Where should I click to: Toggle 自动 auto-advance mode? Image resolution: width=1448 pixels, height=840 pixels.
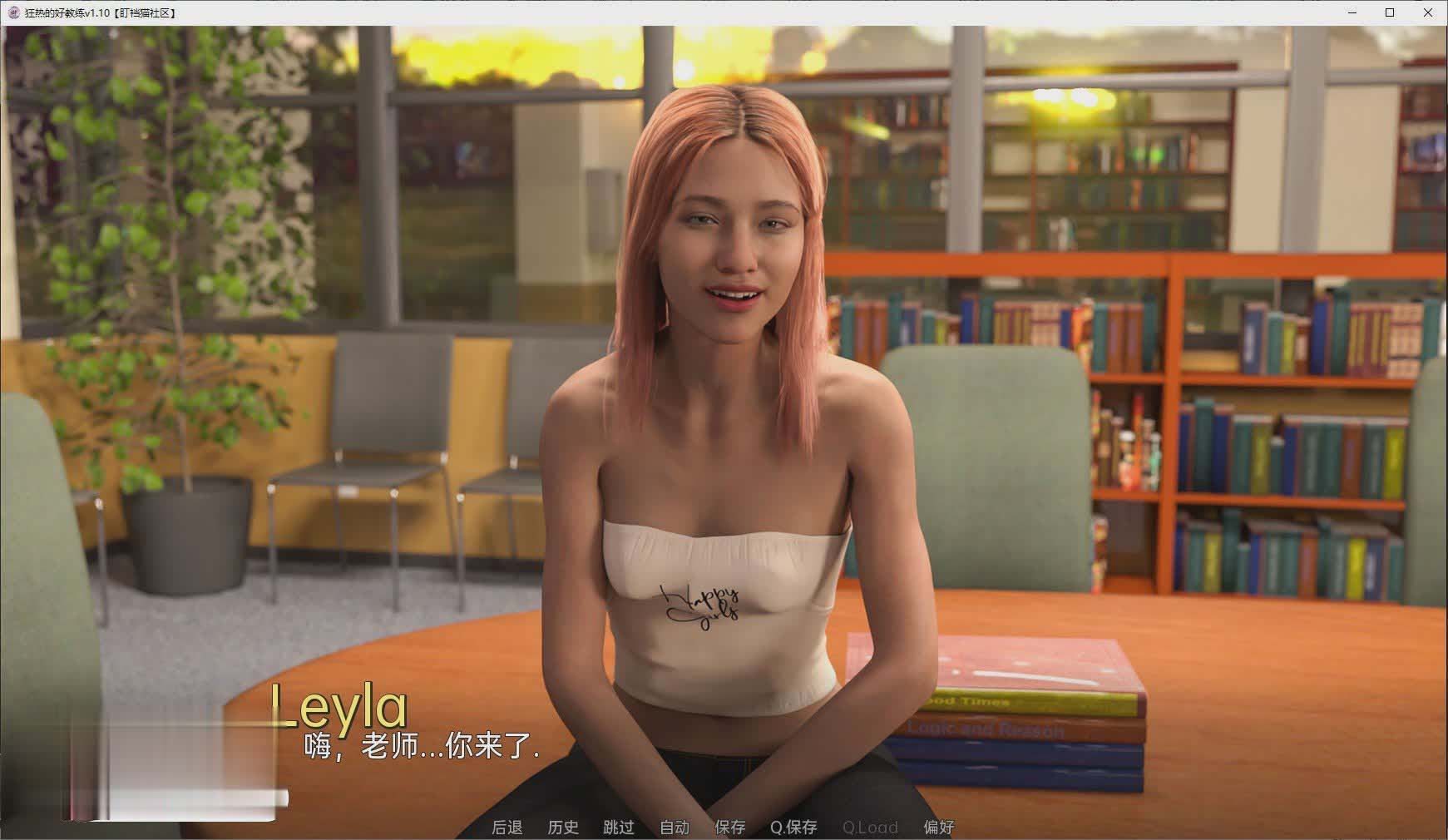(675, 827)
